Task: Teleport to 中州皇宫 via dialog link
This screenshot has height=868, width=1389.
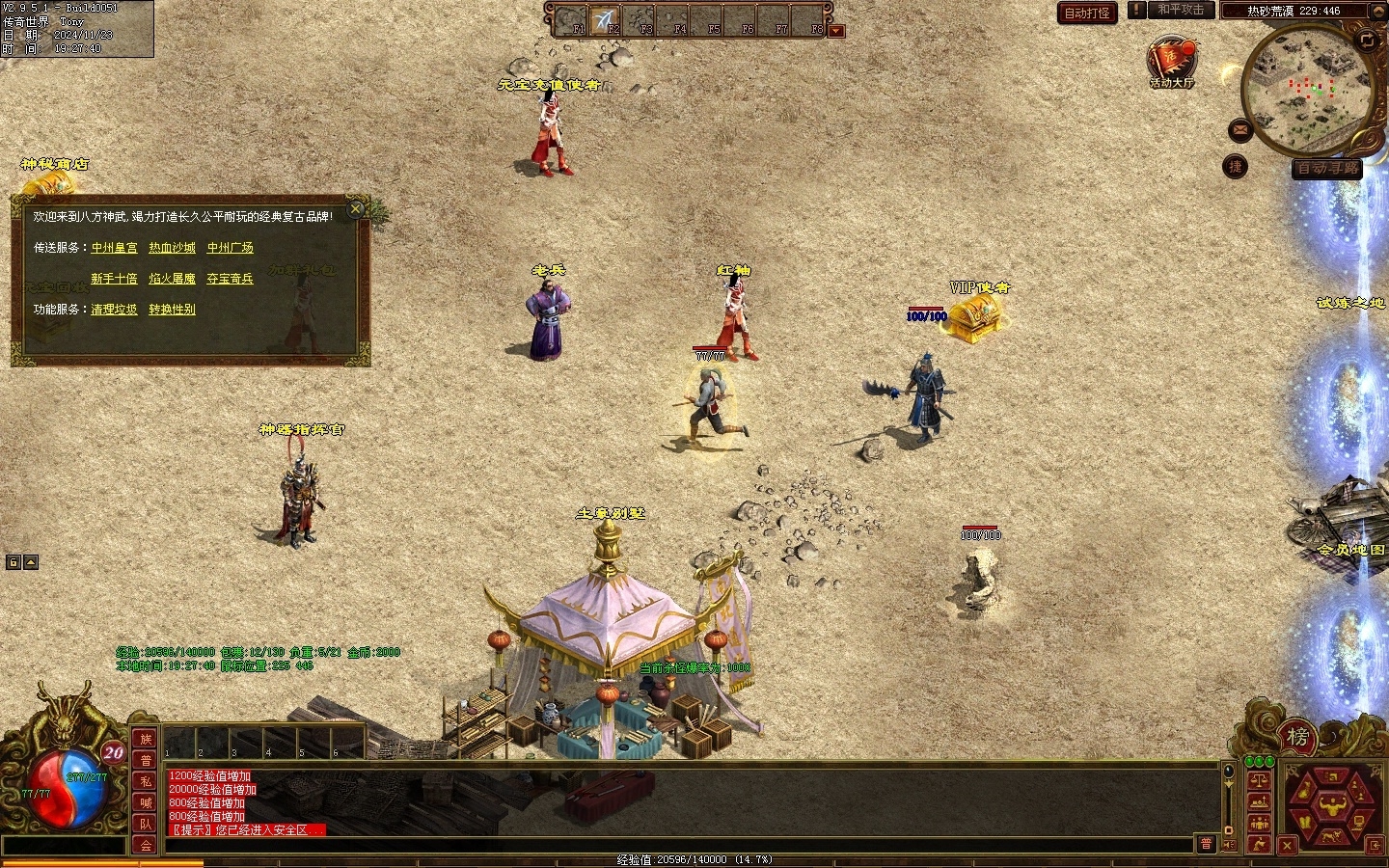Action: coord(115,248)
